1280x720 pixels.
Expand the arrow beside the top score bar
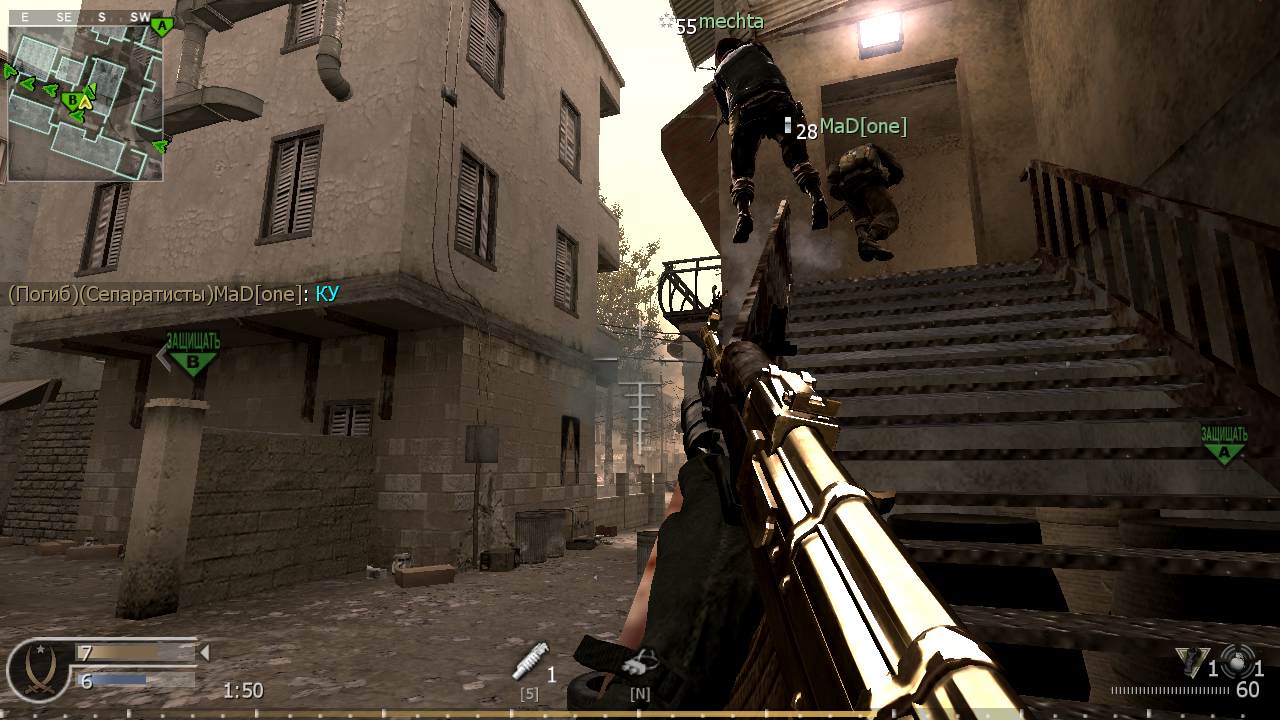pyautogui.click(x=203, y=652)
